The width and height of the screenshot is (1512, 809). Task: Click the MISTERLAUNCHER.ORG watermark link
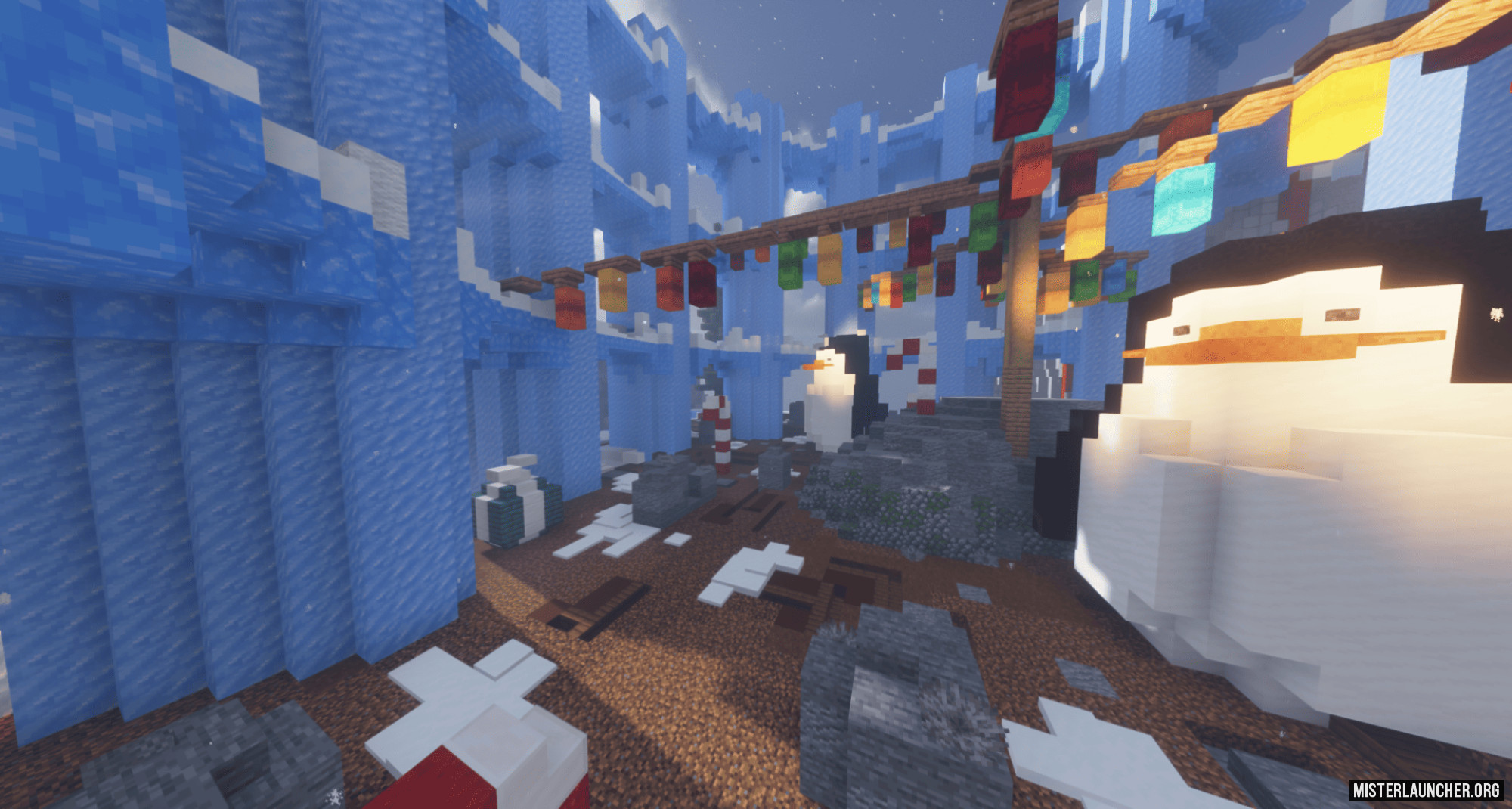(x=1426, y=790)
